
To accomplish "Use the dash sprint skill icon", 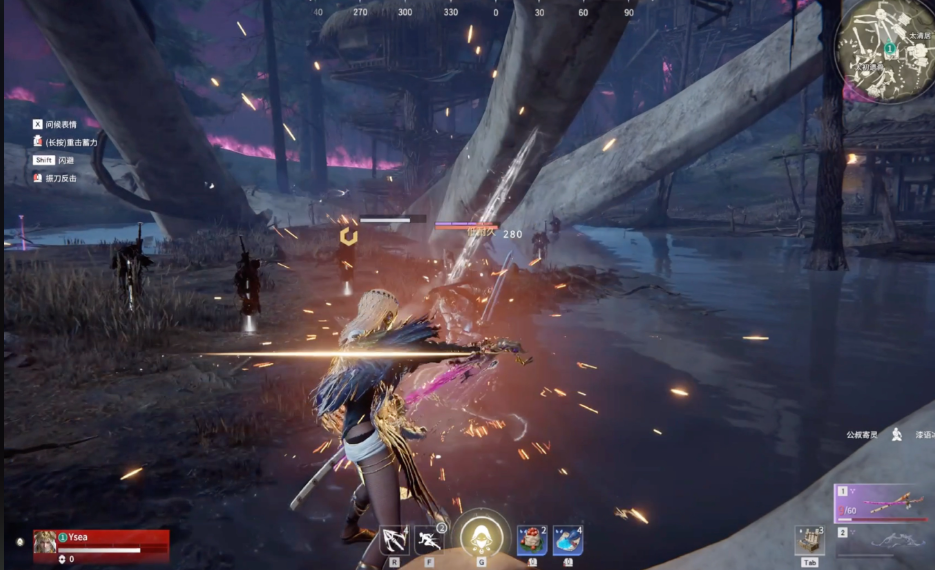I will 429,540.
